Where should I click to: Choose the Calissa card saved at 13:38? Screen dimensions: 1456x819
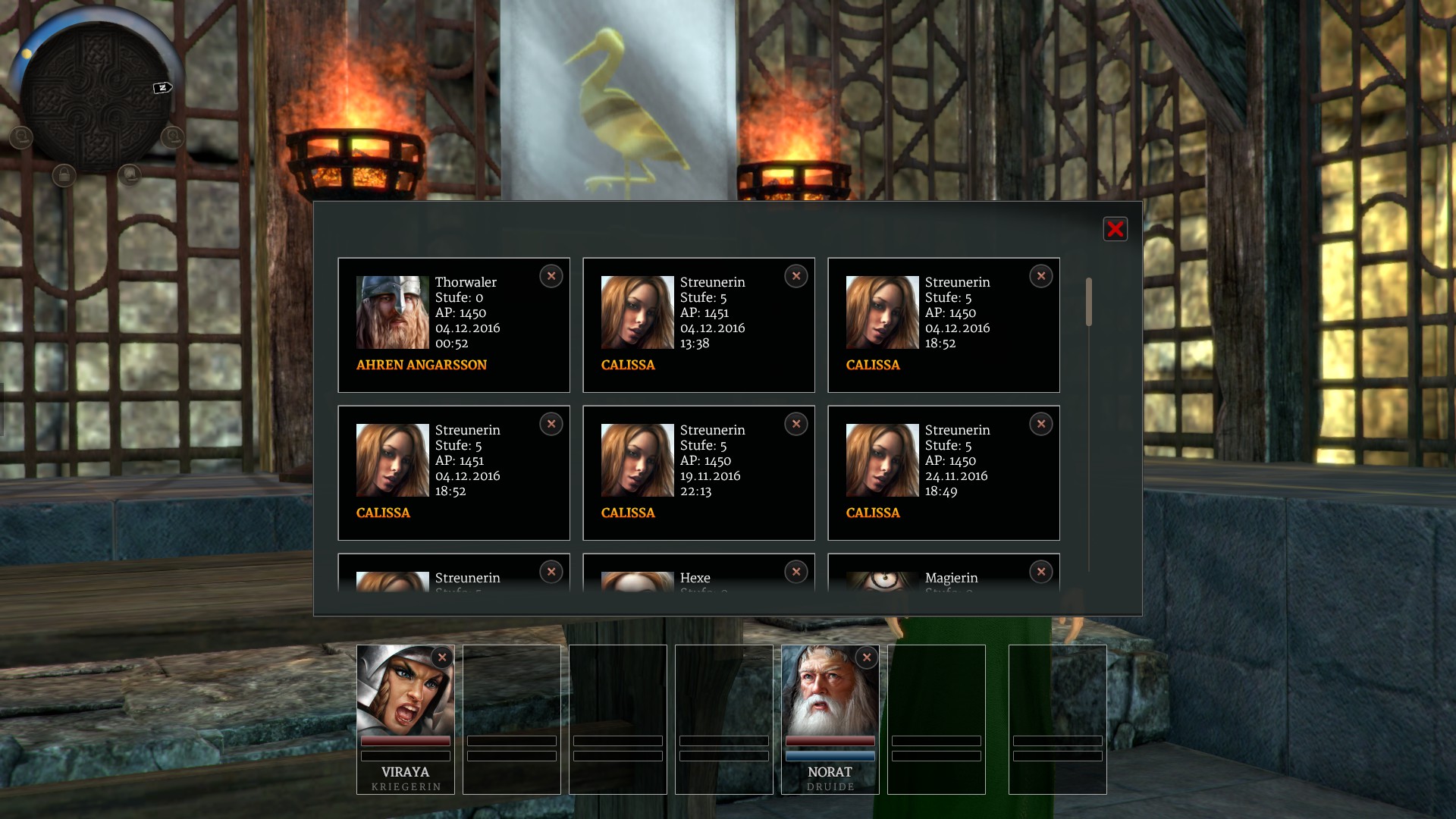coord(698,325)
